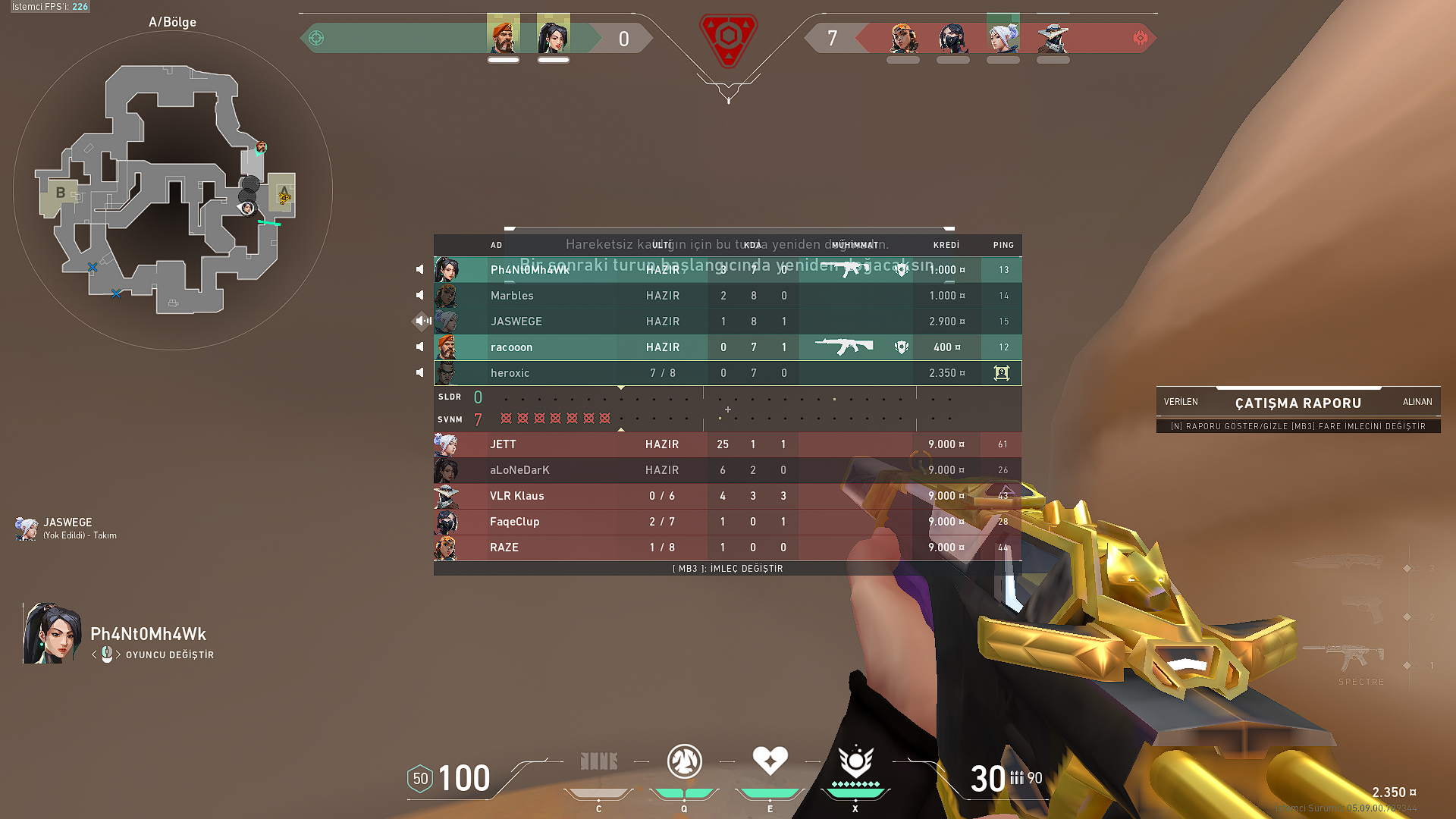Image resolution: width=1456 pixels, height=819 pixels.
Task: Activate the ultimate ability icon above X
Action: coord(855,762)
